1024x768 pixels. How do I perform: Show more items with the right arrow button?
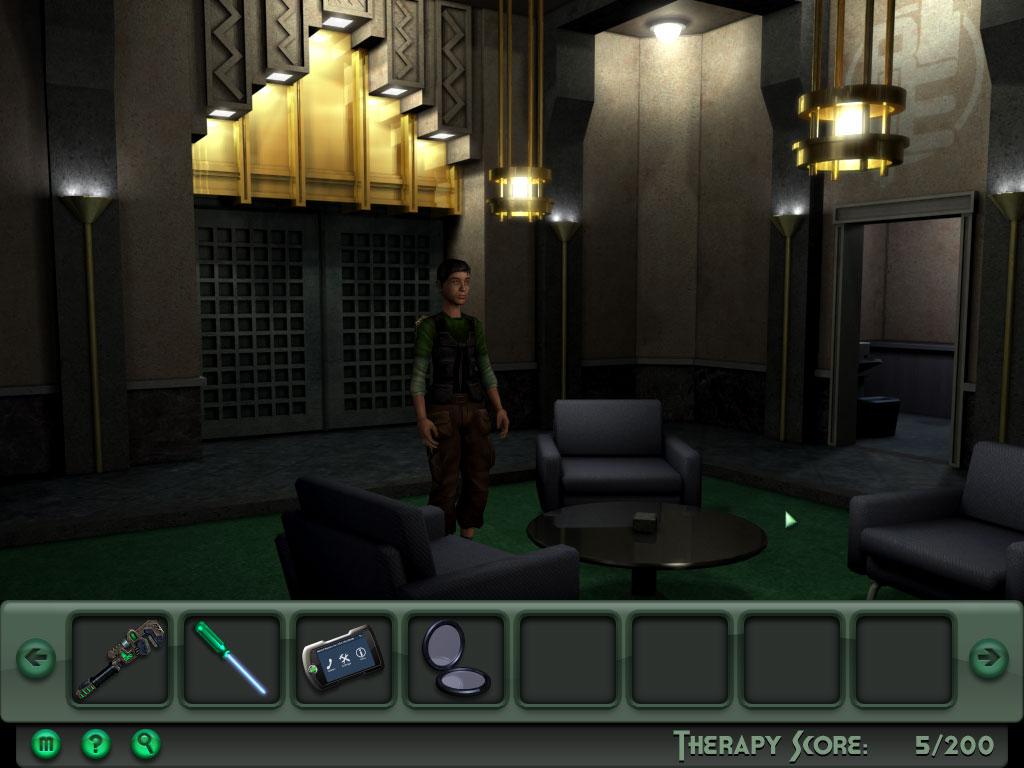tap(988, 658)
